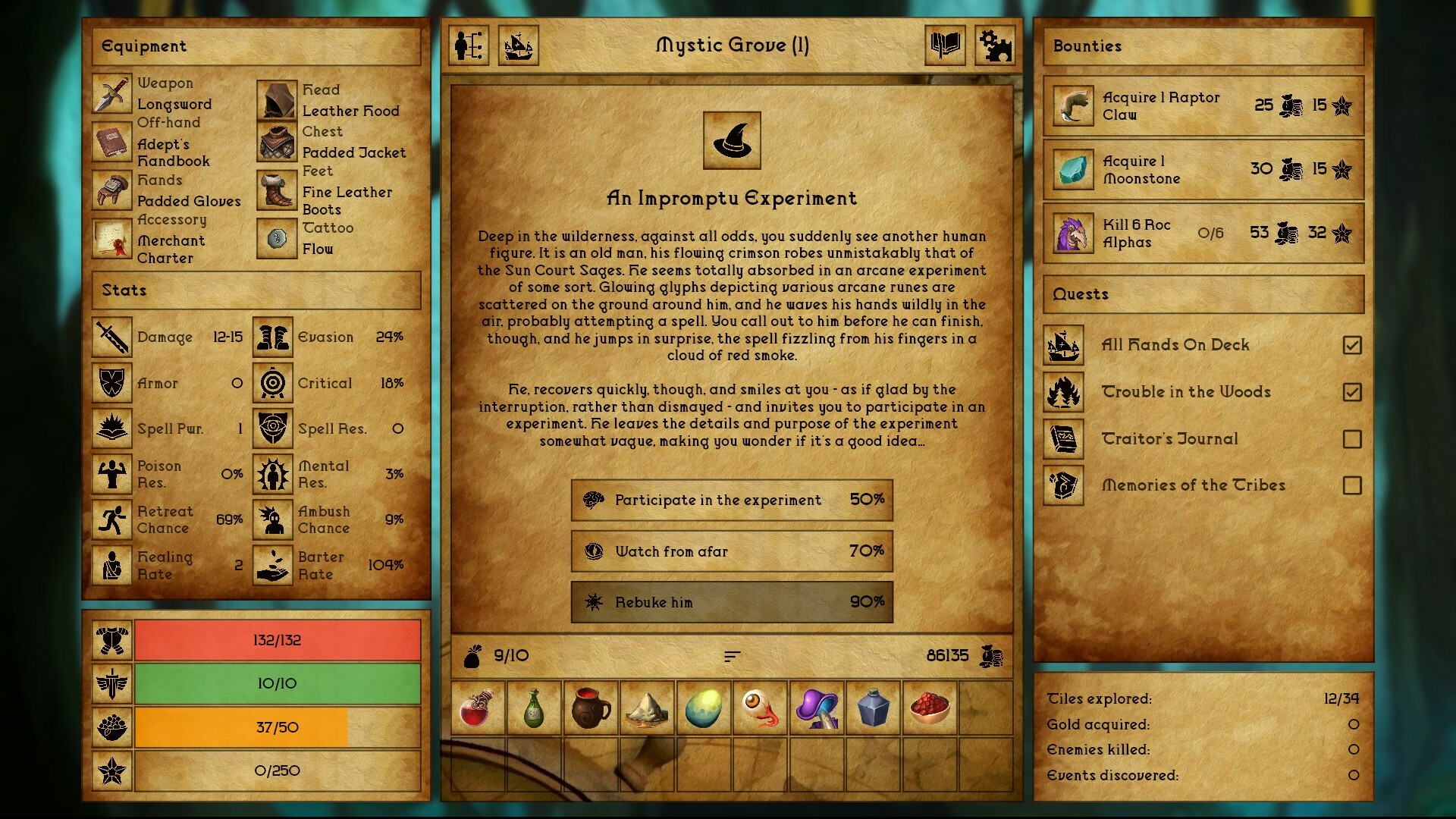Select the Longsword weapon slot
This screenshot has width=1456, height=819.
pos(111,95)
